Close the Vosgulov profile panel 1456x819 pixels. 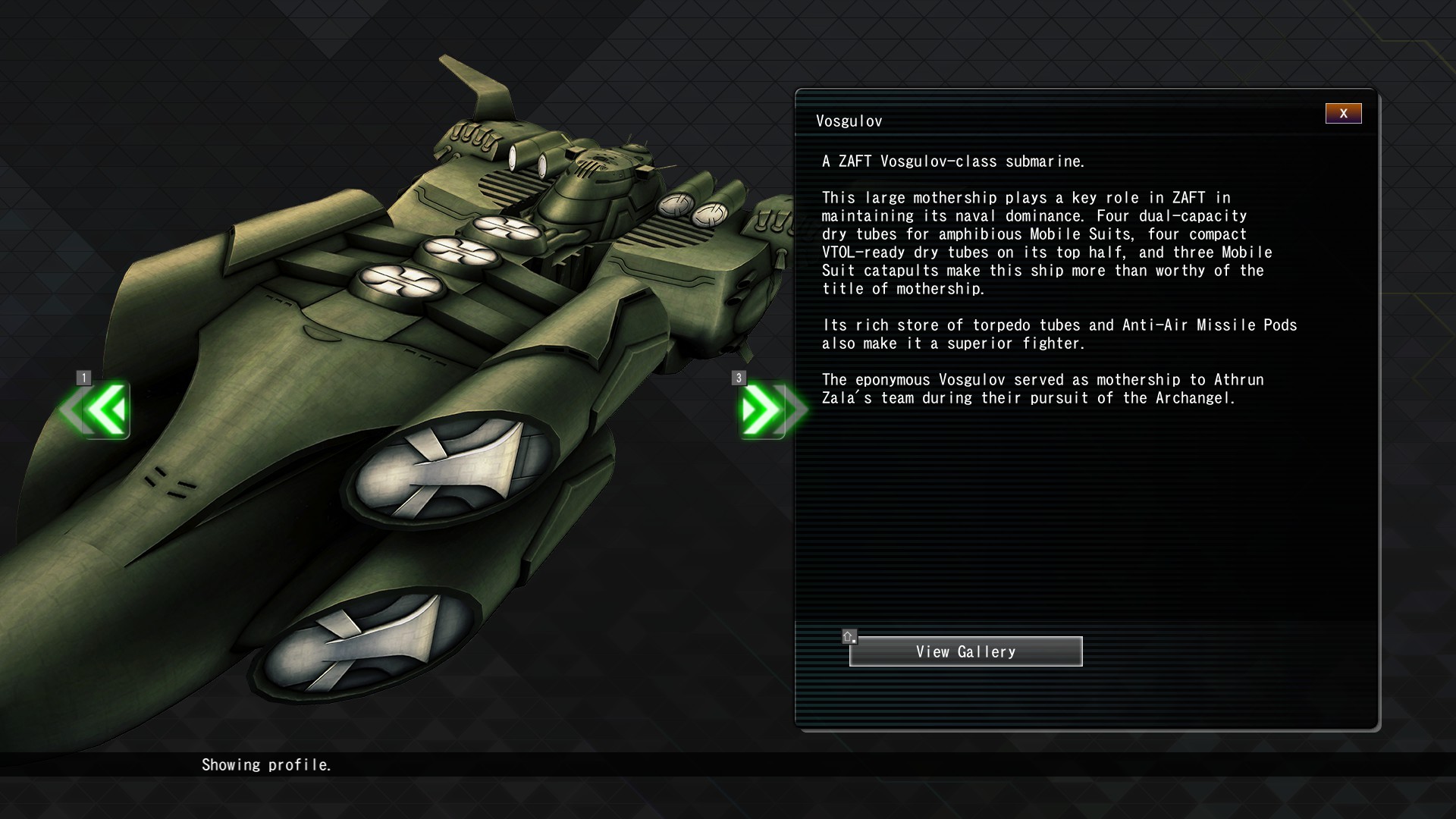[1343, 114]
